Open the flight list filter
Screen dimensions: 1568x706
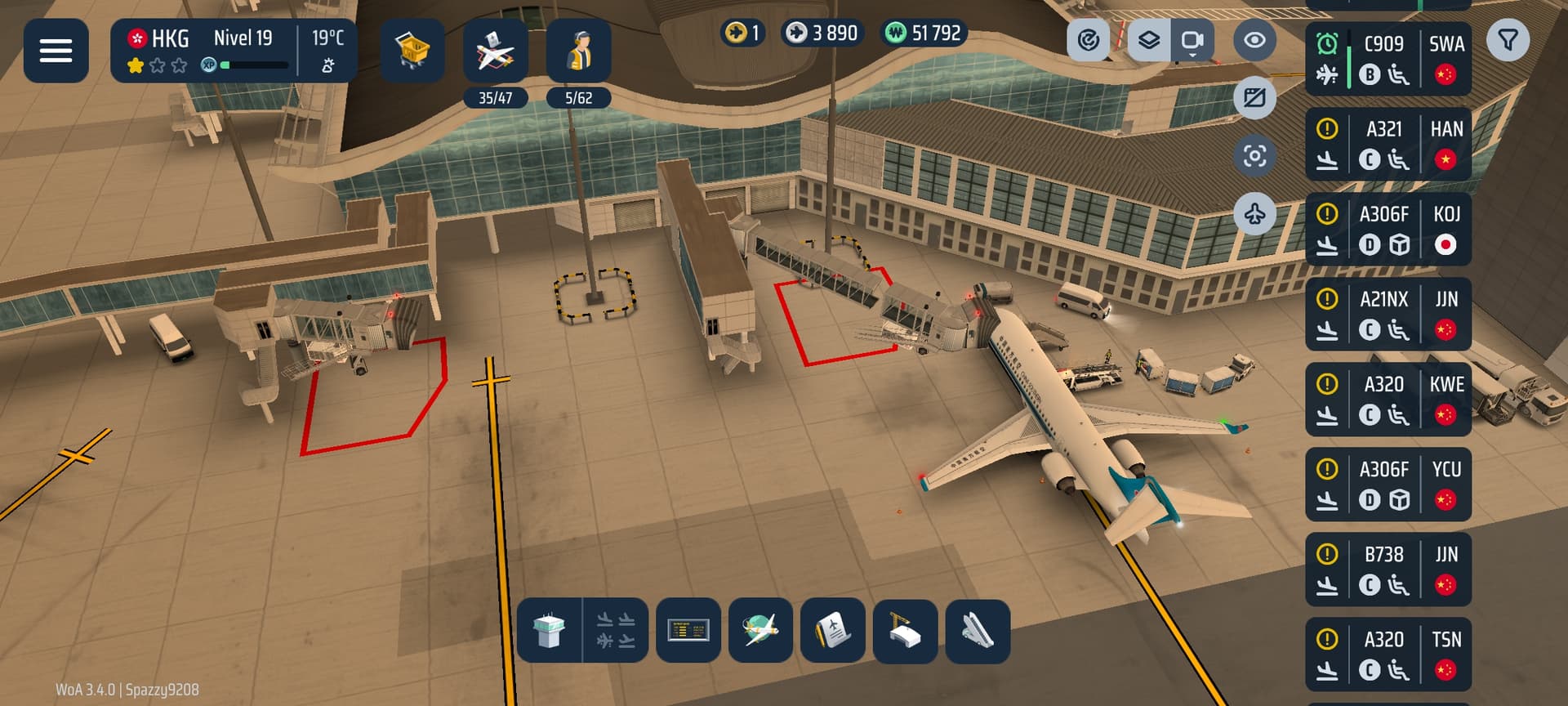click(1508, 40)
